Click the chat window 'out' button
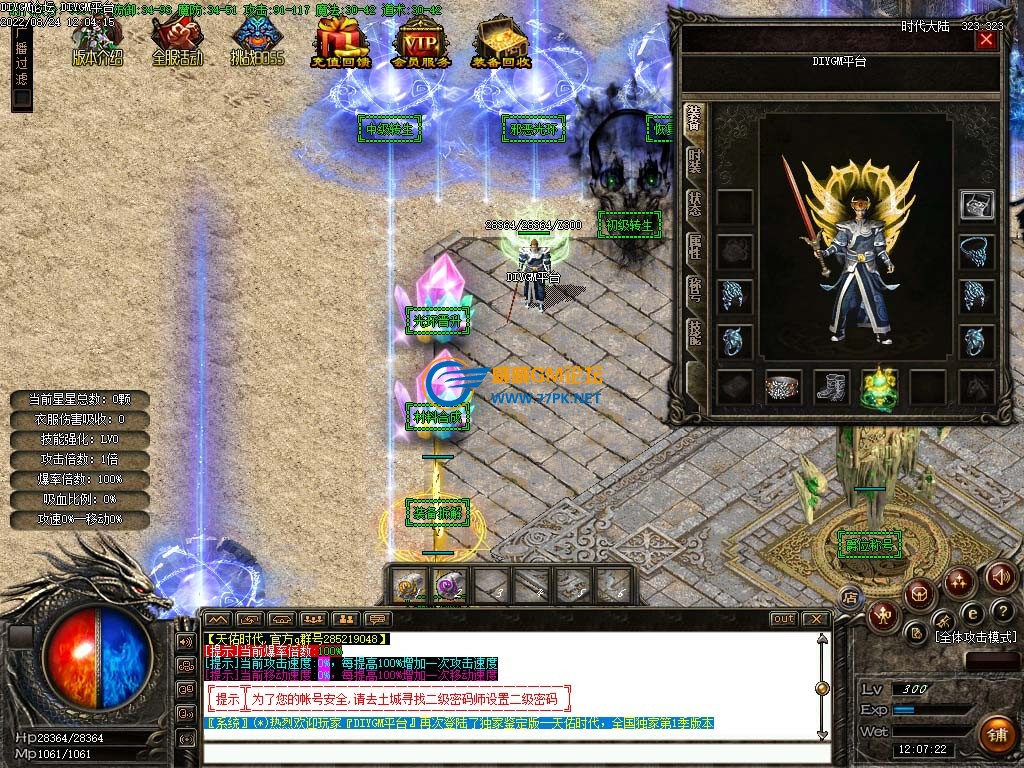The height and width of the screenshot is (768, 1024). pyautogui.click(x=783, y=619)
